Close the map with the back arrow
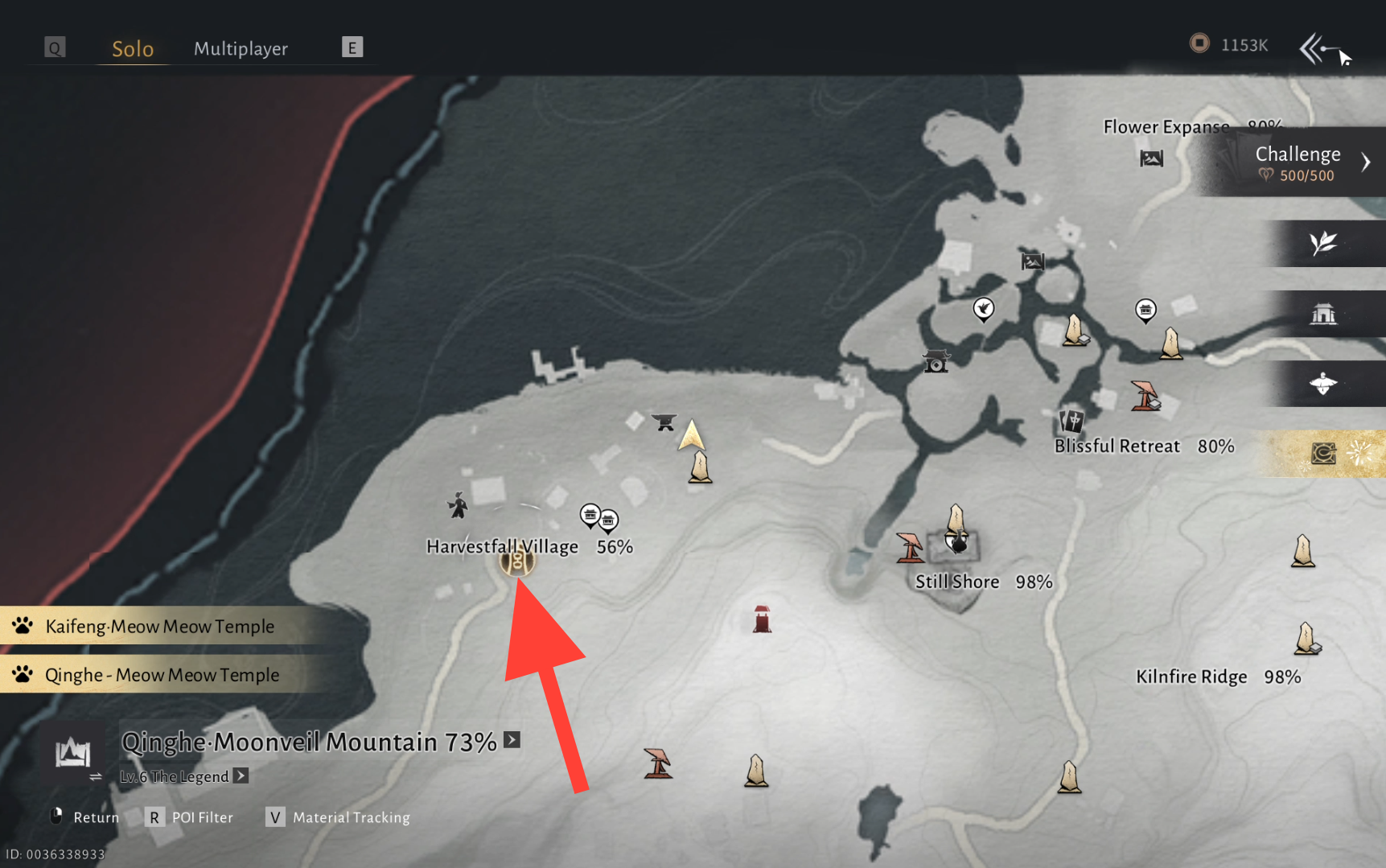The height and width of the screenshot is (868, 1386). click(x=1314, y=49)
